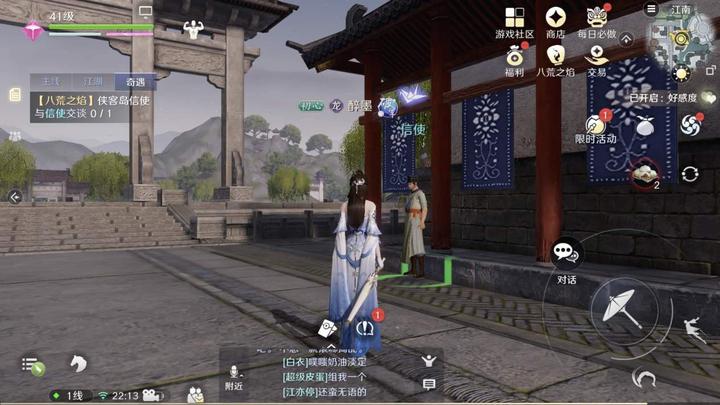Switch to the 江湖 quest tab

[92, 81]
